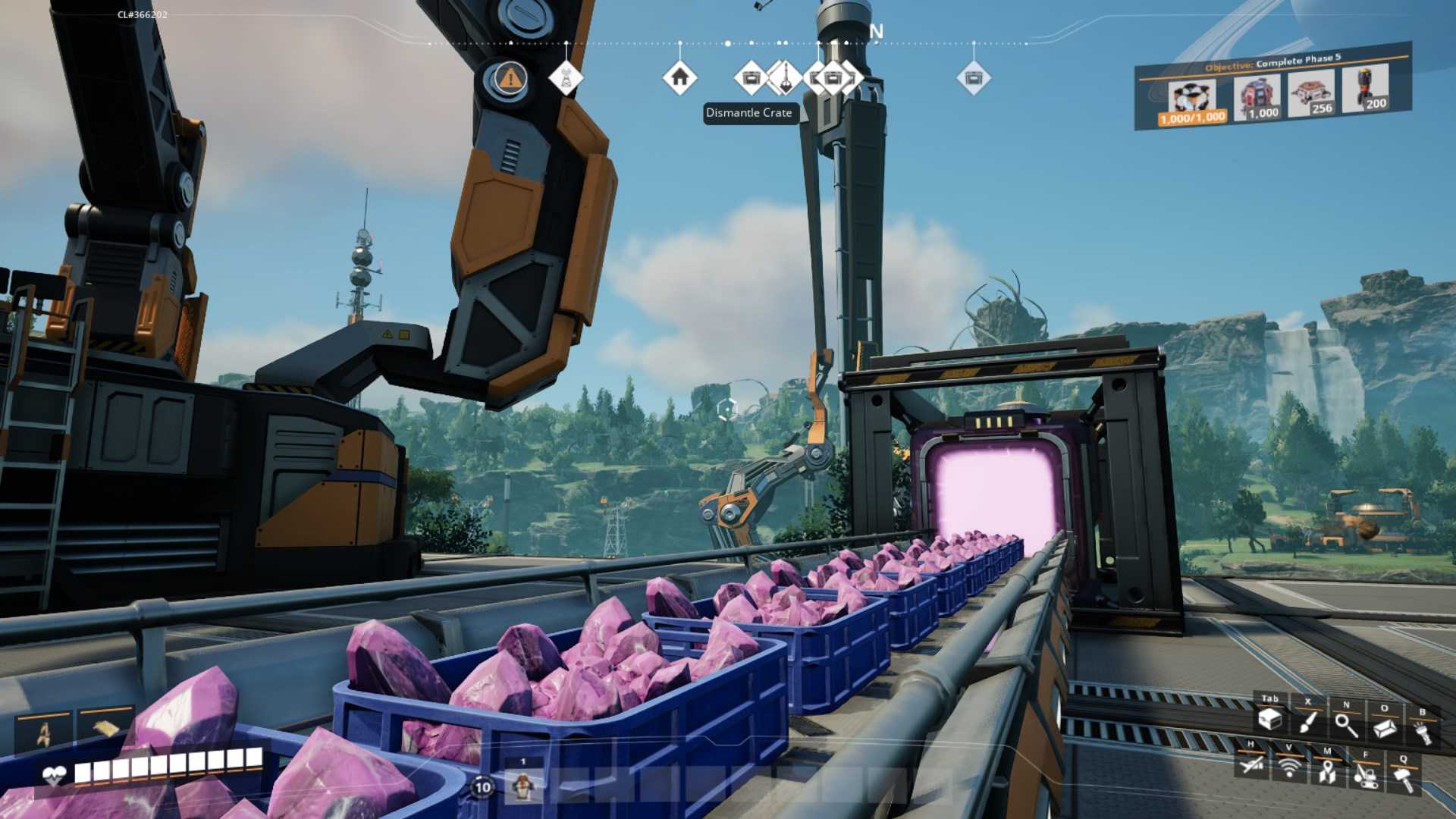Open the hammer build menu icon
Viewport: 1456px width, 819px height.
(x=1403, y=780)
